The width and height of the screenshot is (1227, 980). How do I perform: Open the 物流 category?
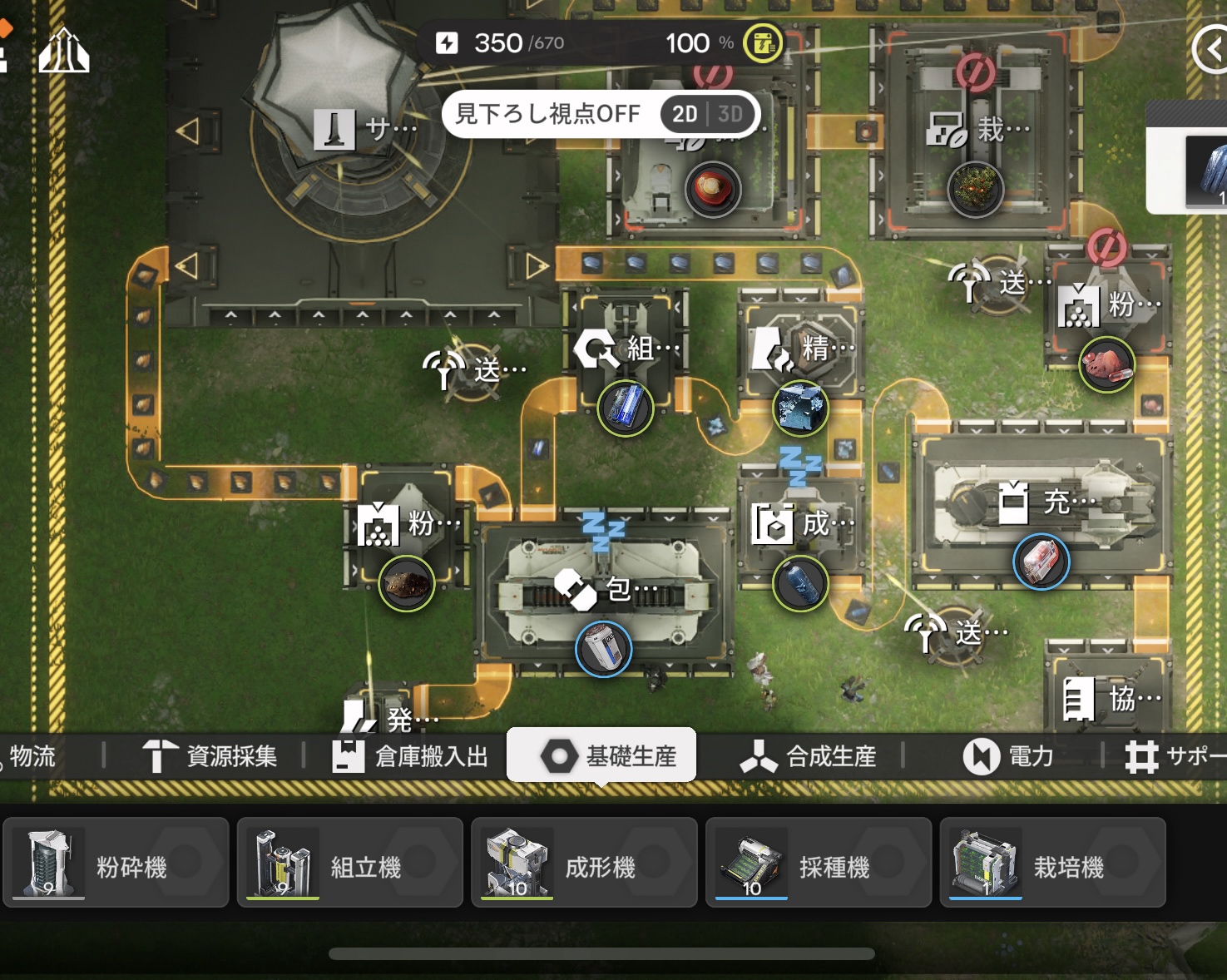(x=33, y=756)
